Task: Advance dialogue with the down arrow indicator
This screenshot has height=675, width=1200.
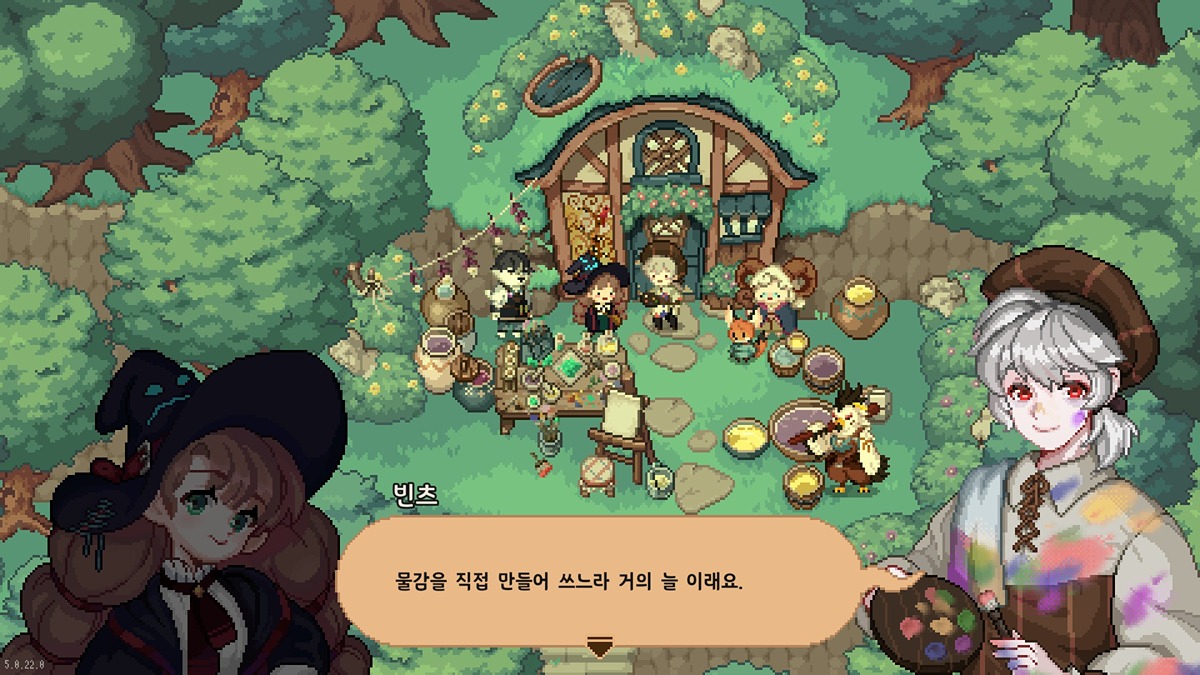Action: [599, 646]
